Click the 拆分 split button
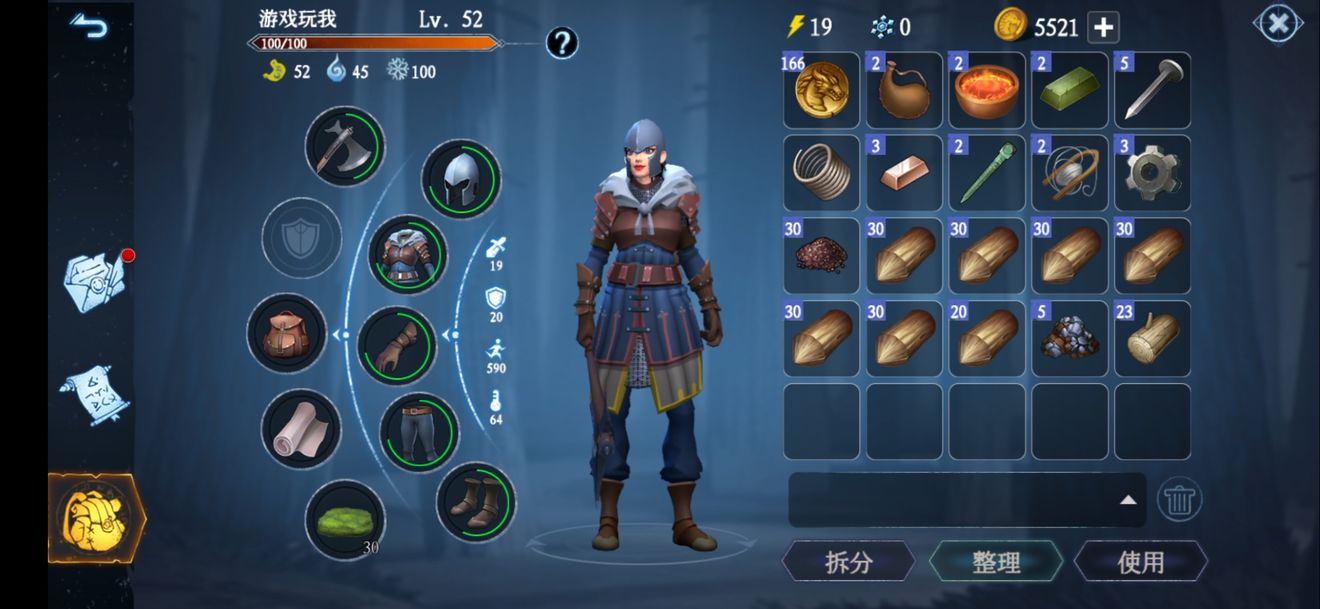 pyautogui.click(x=848, y=562)
